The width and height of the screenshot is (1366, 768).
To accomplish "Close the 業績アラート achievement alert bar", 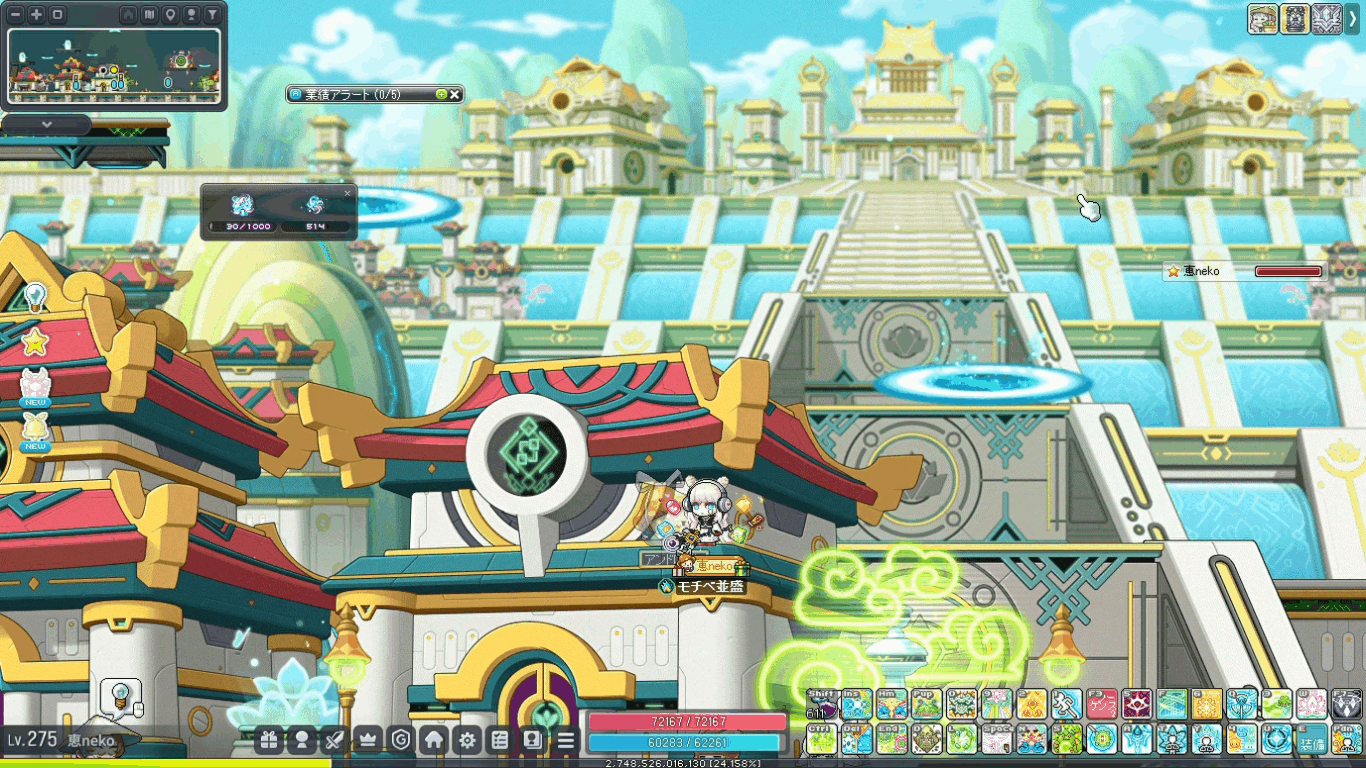I will pos(455,94).
